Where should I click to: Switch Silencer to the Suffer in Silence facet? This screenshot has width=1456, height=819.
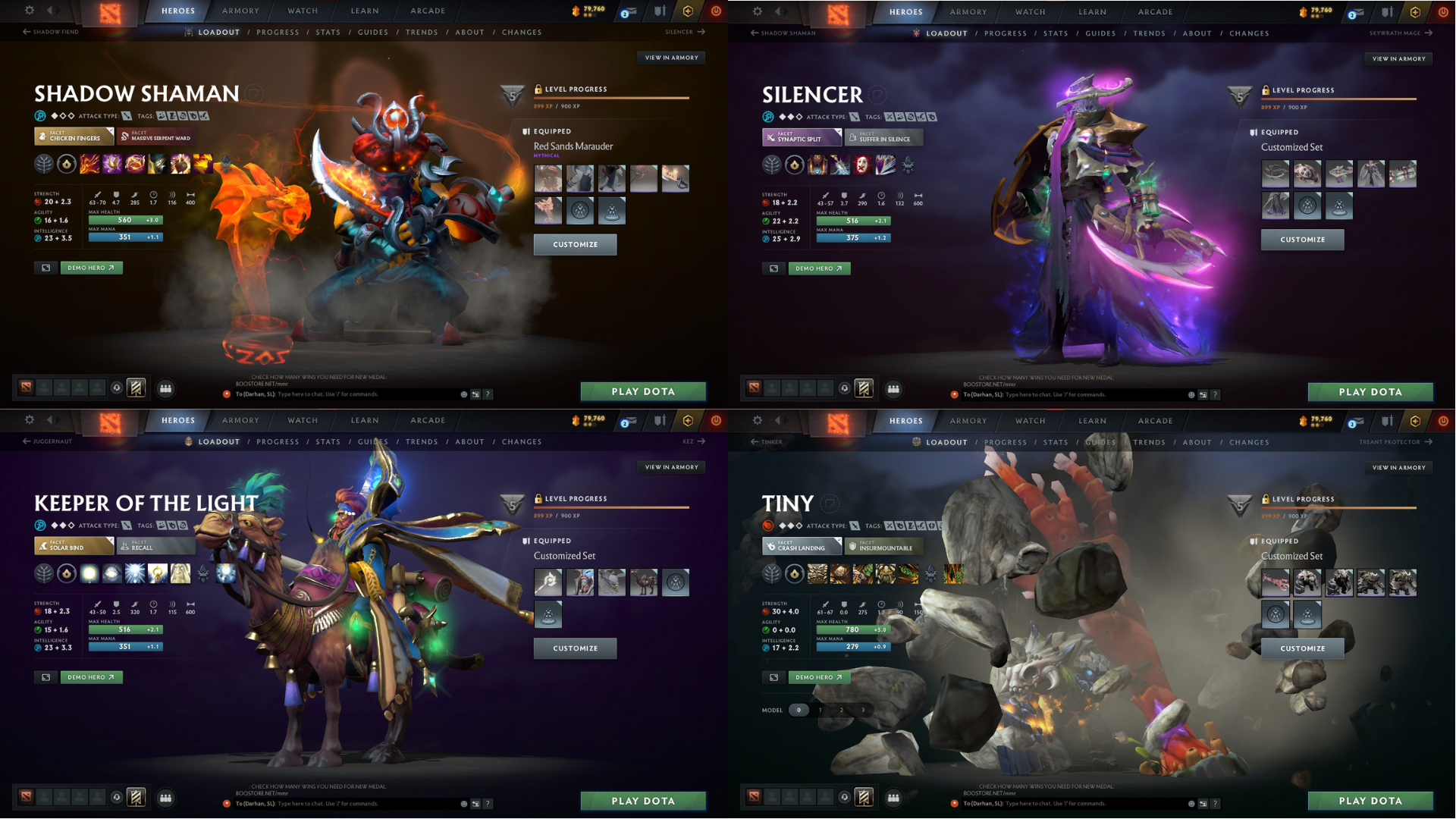[x=884, y=137]
